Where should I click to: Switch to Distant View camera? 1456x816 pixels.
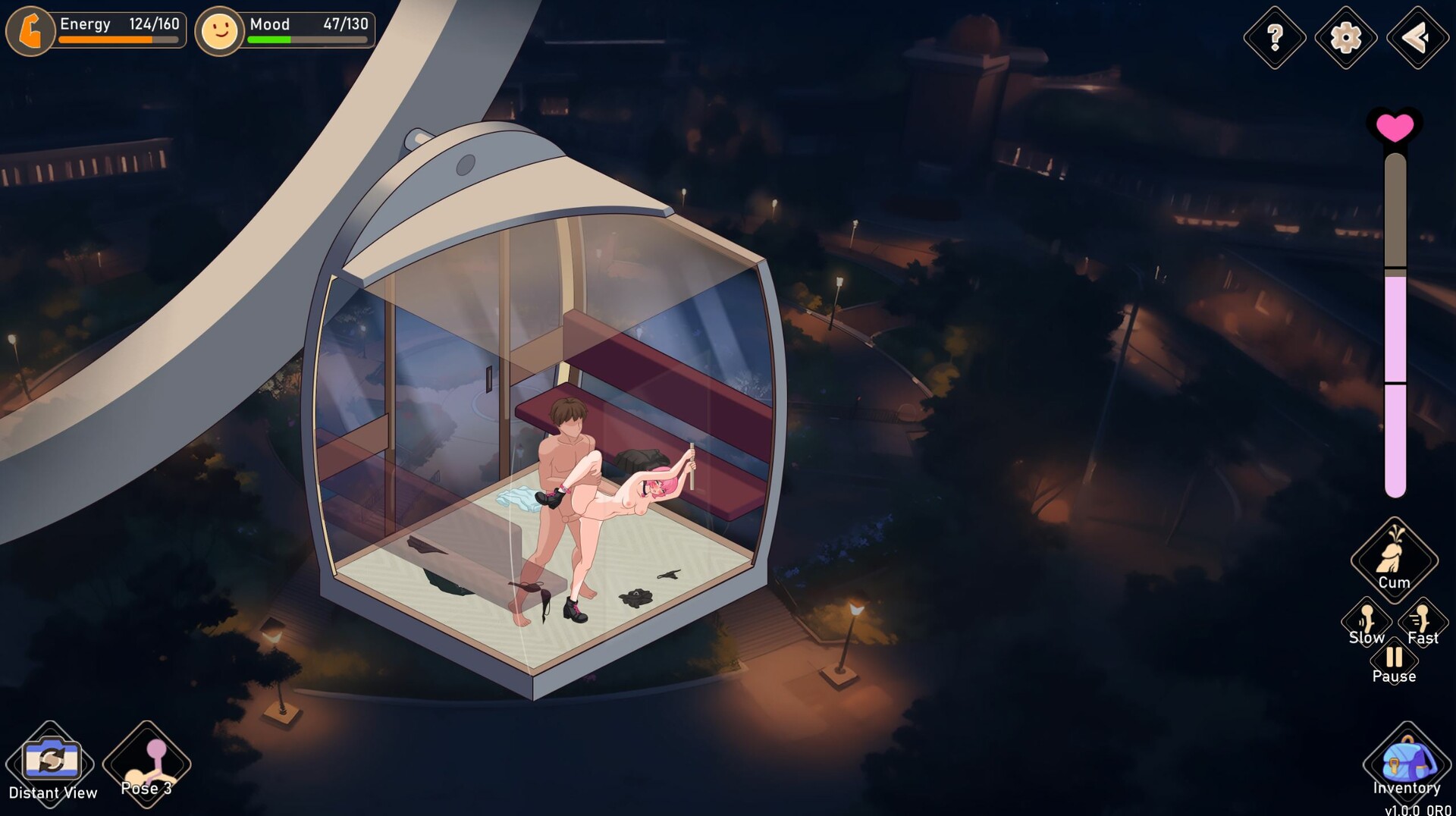(52, 762)
